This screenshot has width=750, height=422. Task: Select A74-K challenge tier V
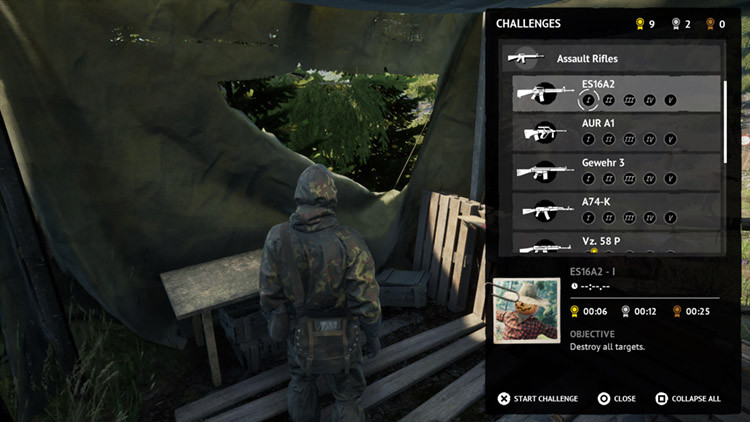point(670,217)
